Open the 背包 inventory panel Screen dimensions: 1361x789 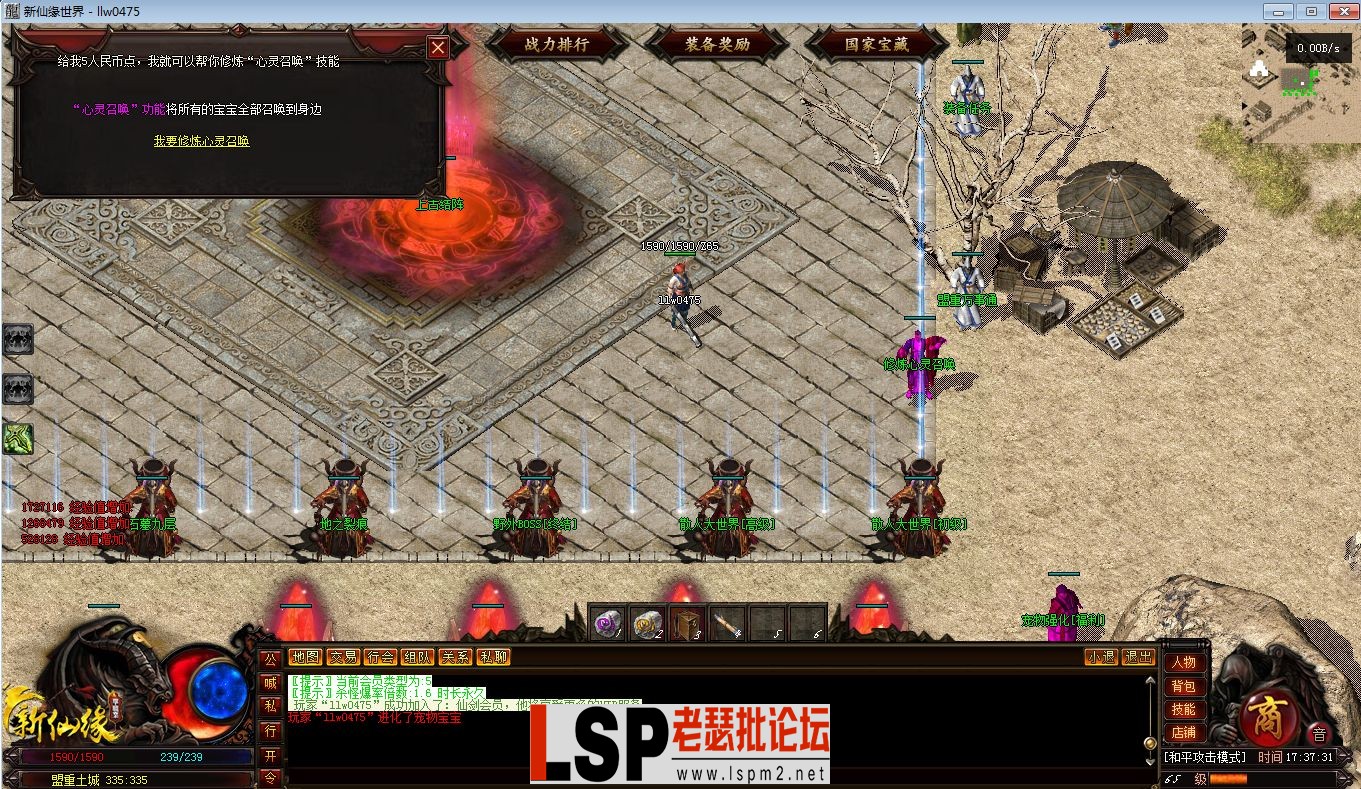click(1183, 685)
